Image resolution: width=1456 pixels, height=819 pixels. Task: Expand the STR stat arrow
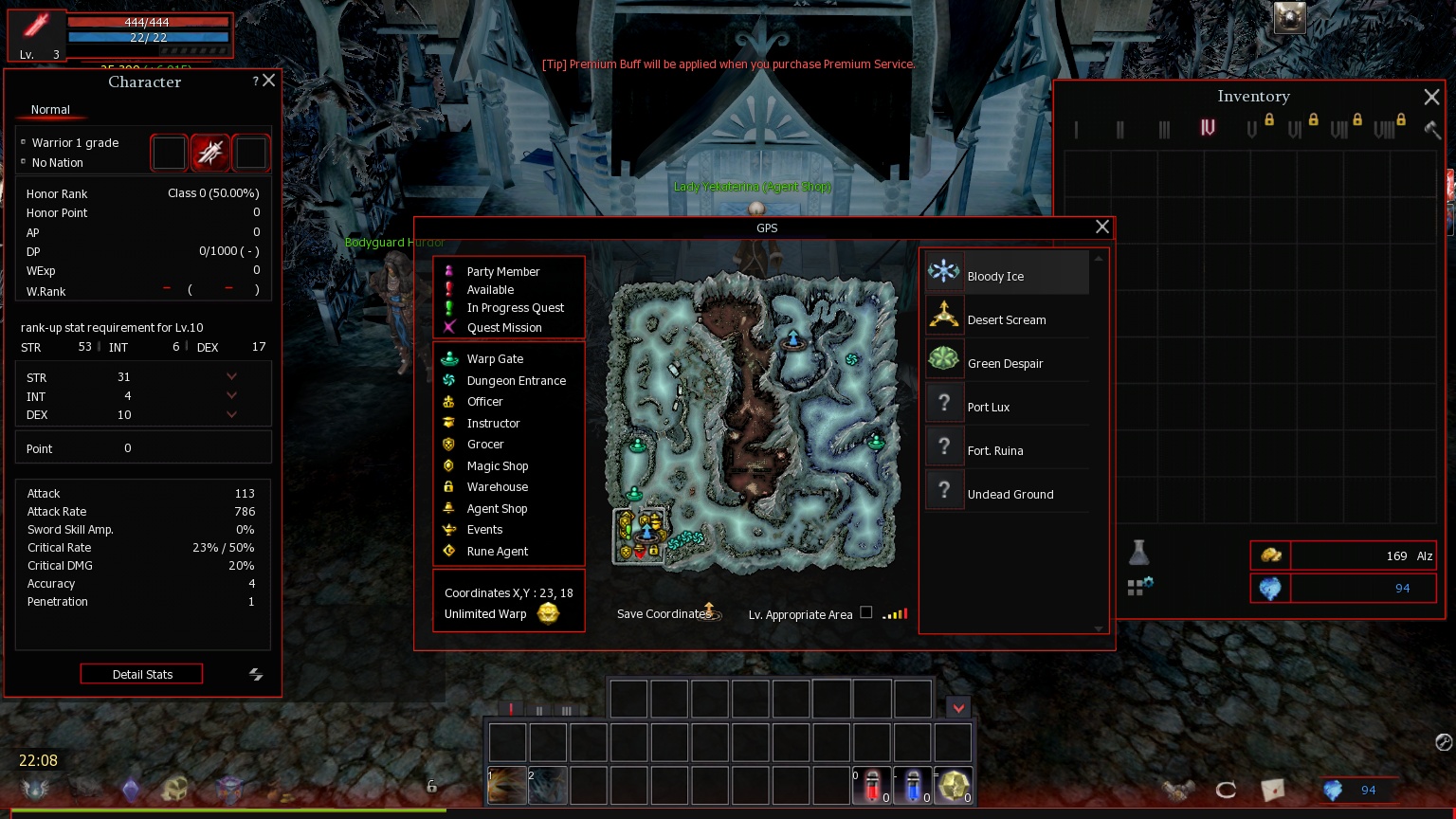click(x=231, y=376)
